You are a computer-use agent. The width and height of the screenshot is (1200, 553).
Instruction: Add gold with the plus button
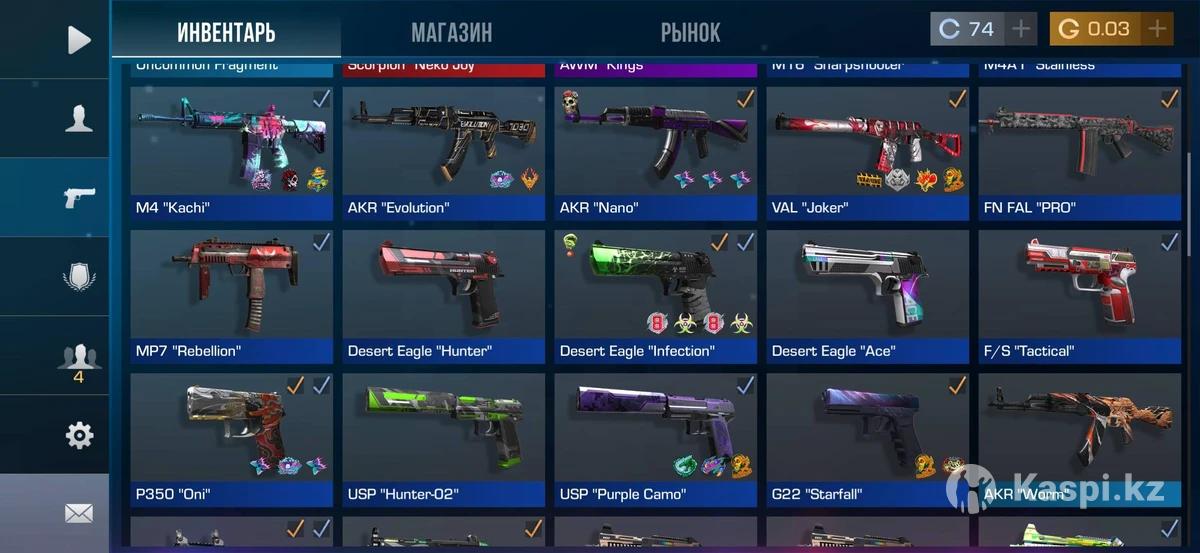click(x=1157, y=29)
